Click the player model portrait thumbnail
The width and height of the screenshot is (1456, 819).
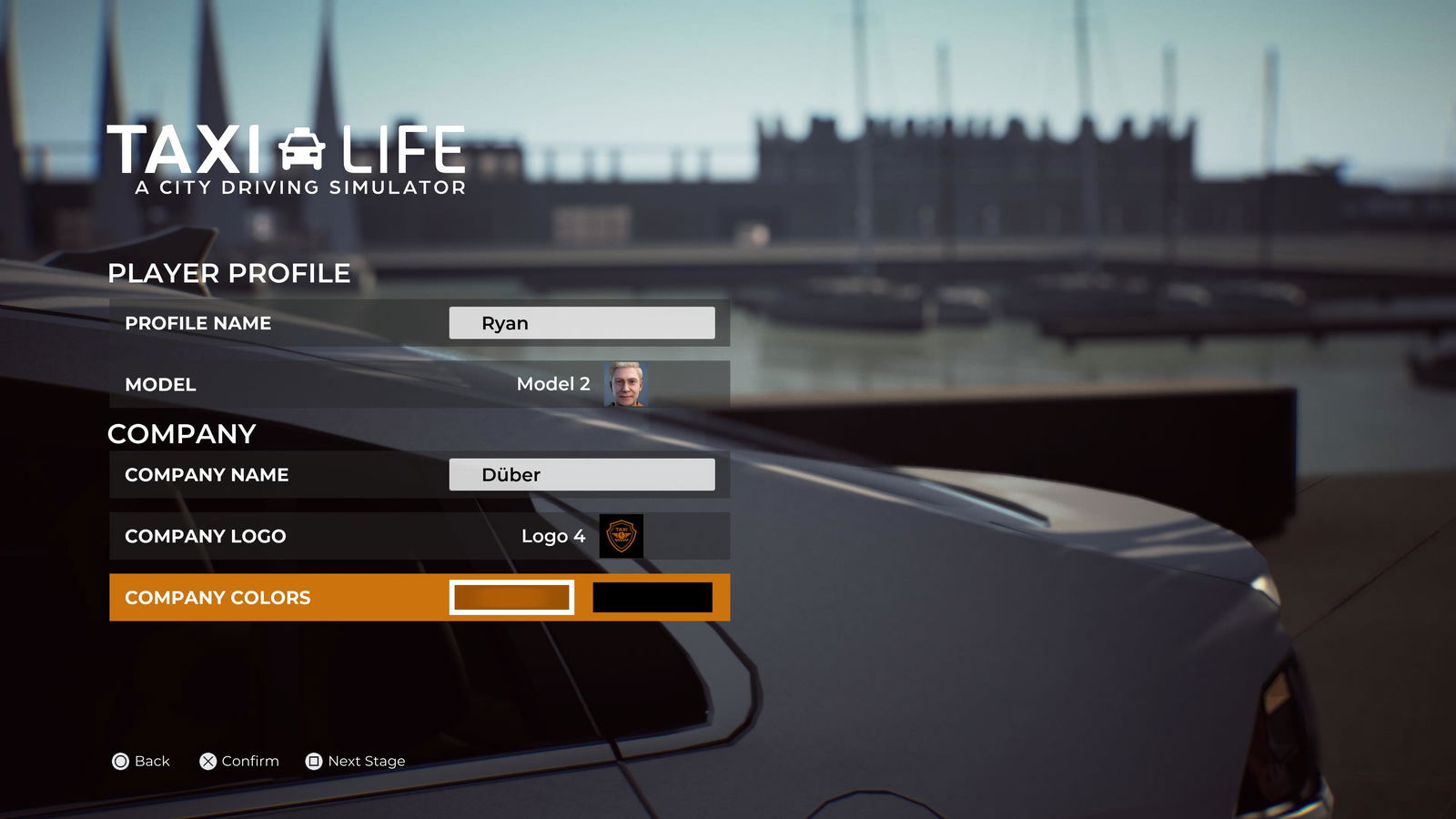click(625, 384)
